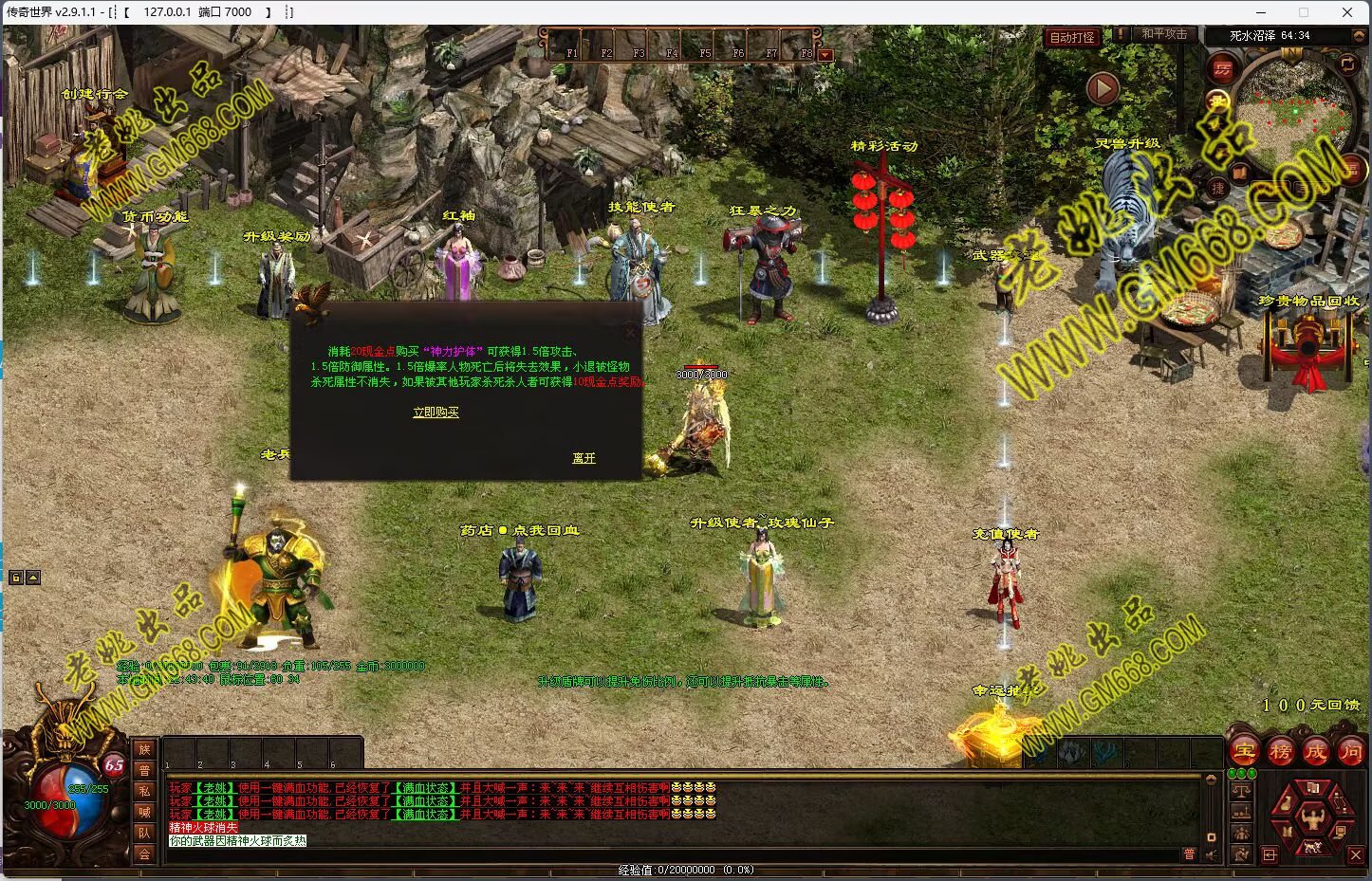
Task: Open the 历 calendar button beside minimap
Action: coord(1222,69)
